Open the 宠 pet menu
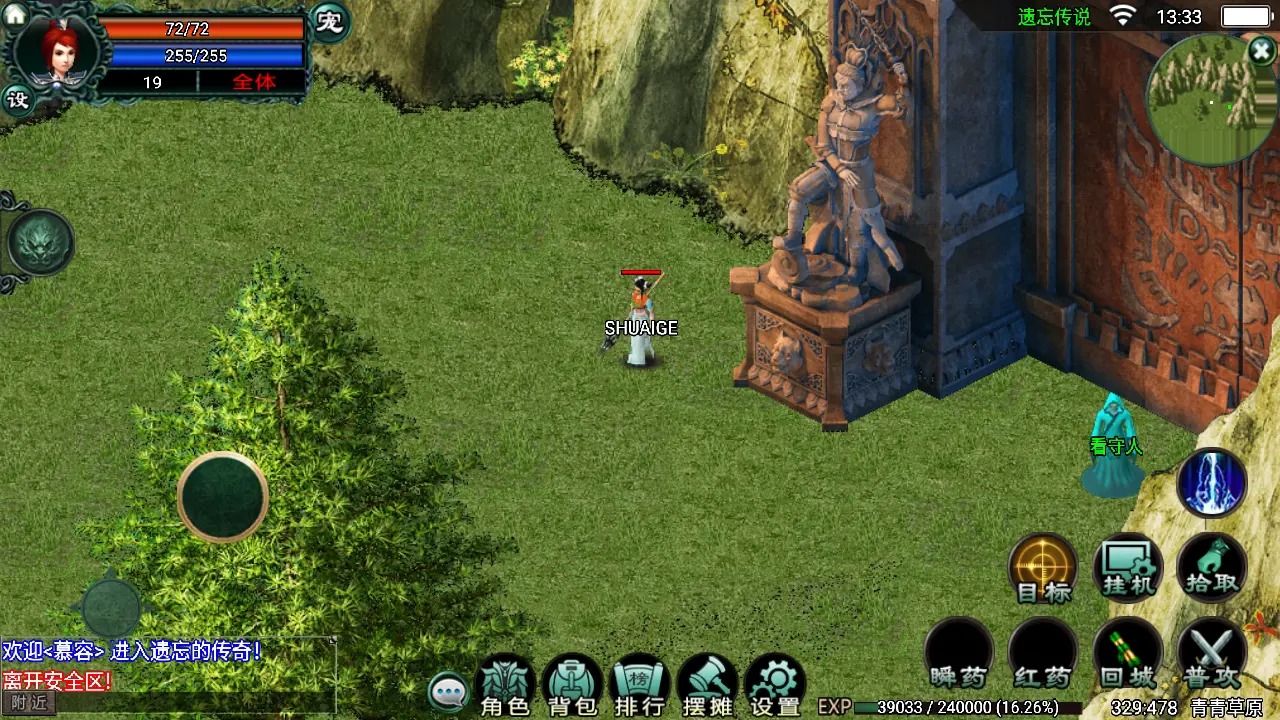This screenshot has height=720, width=1280. (x=329, y=22)
